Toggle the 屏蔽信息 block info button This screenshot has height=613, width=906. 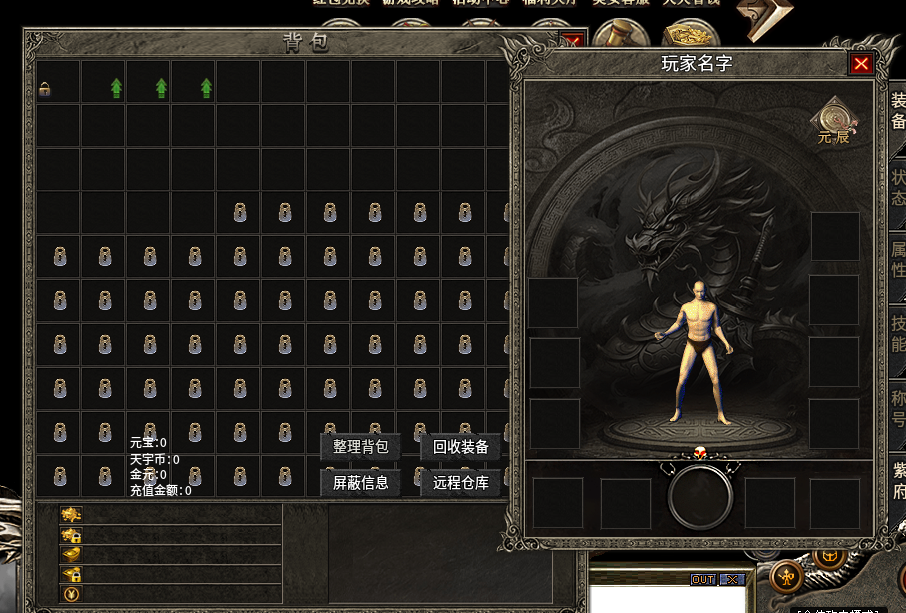click(x=360, y=483)
